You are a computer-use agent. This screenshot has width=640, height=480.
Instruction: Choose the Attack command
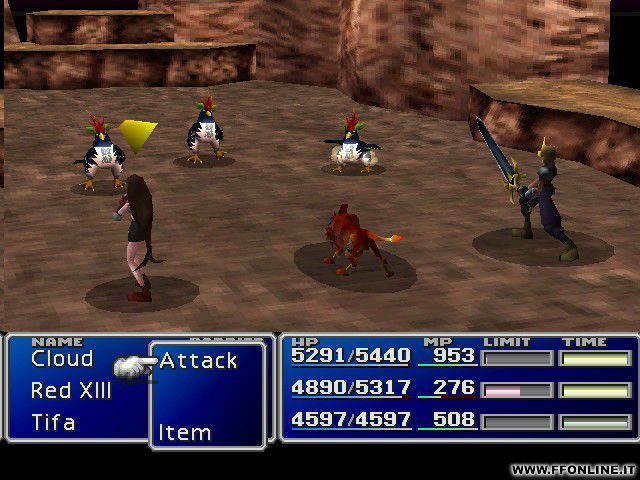click(198, 361)
